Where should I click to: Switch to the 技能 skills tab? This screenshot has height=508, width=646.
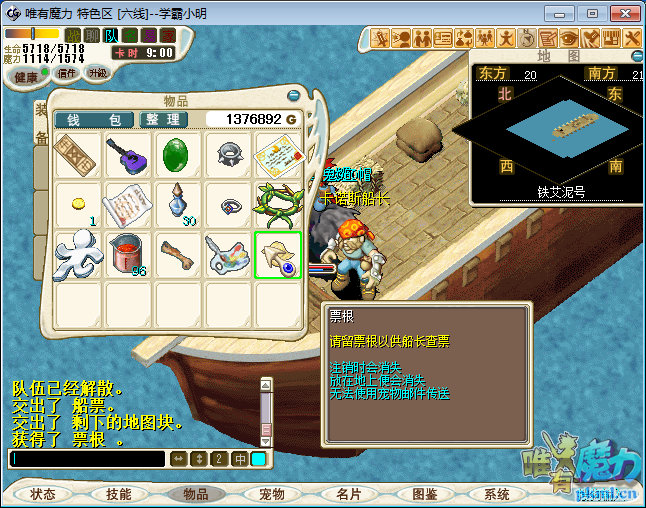tap(119, 494)
